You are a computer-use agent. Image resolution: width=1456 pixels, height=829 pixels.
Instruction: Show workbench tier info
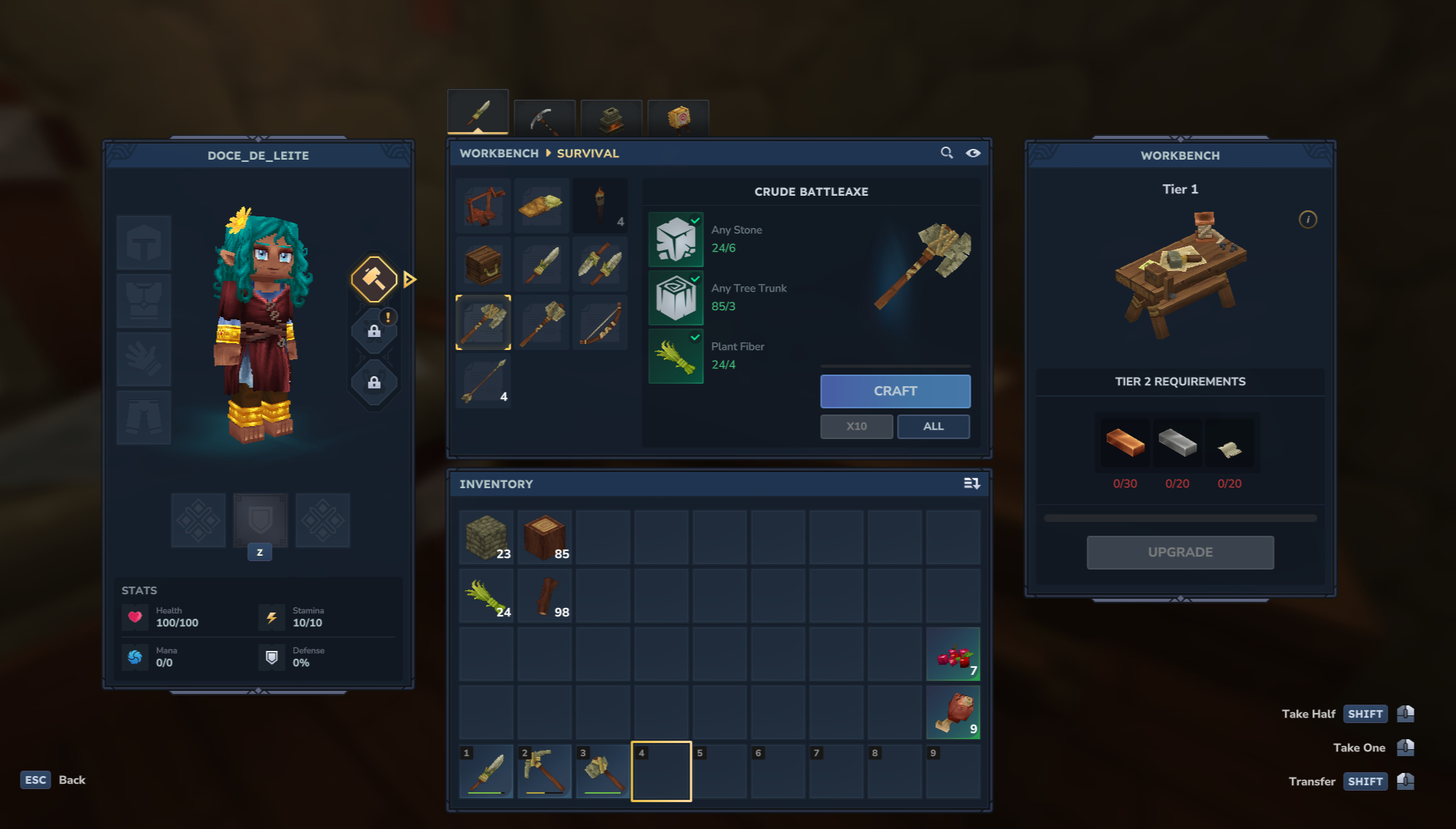1307,220
